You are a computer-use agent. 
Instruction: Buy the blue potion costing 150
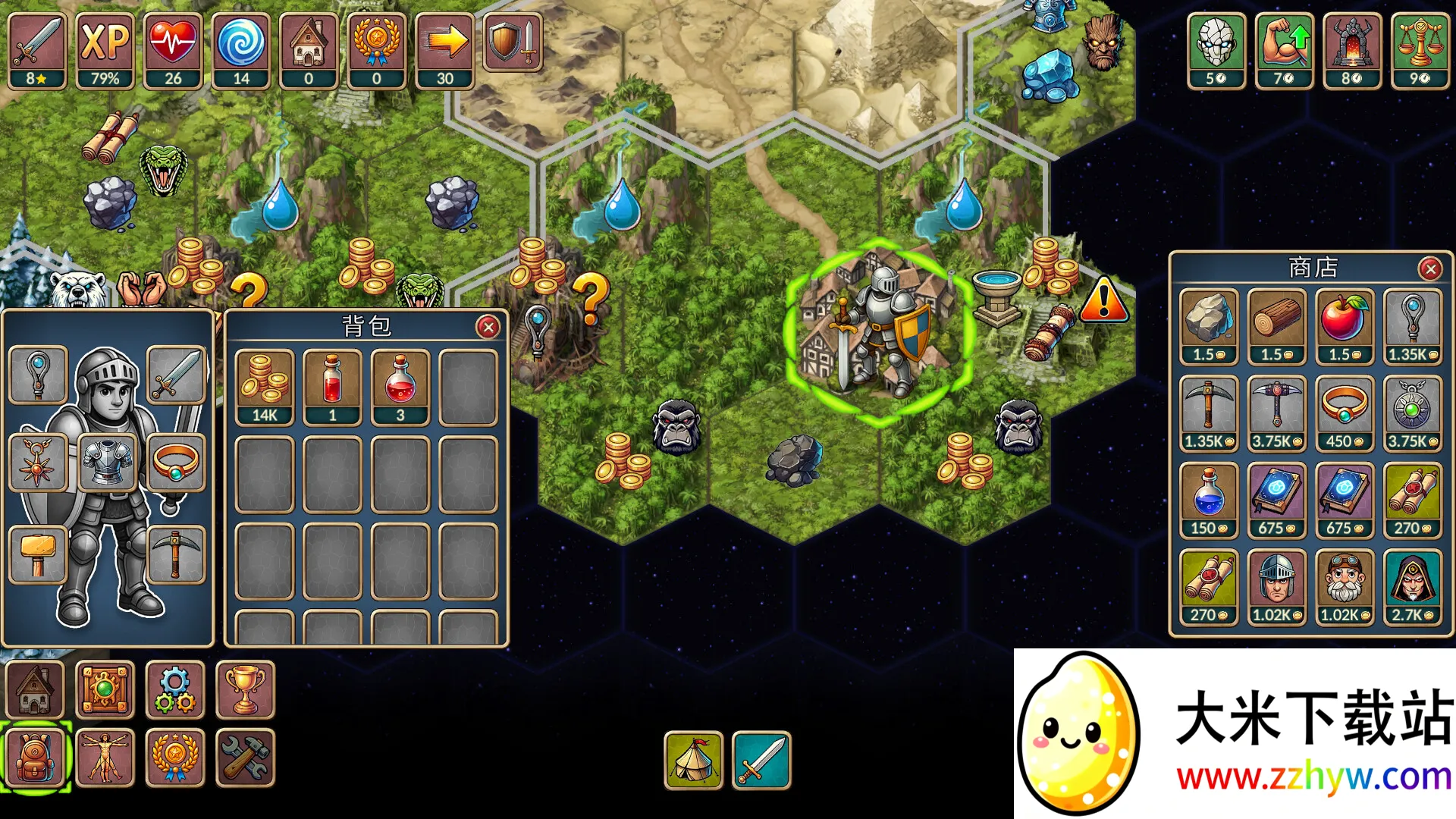1209,500
